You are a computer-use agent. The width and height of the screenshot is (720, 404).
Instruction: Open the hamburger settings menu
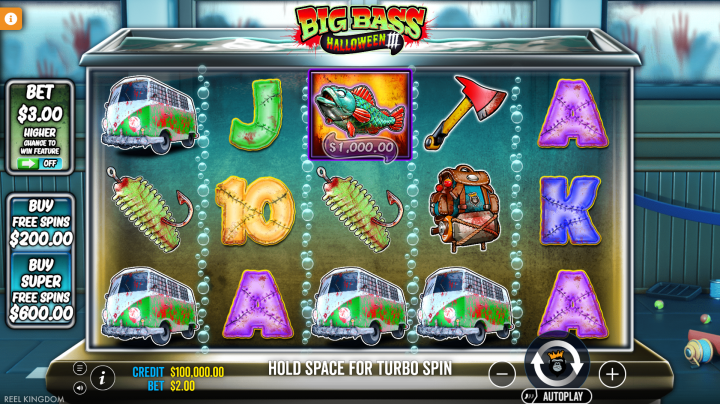[x=79, y=369]
